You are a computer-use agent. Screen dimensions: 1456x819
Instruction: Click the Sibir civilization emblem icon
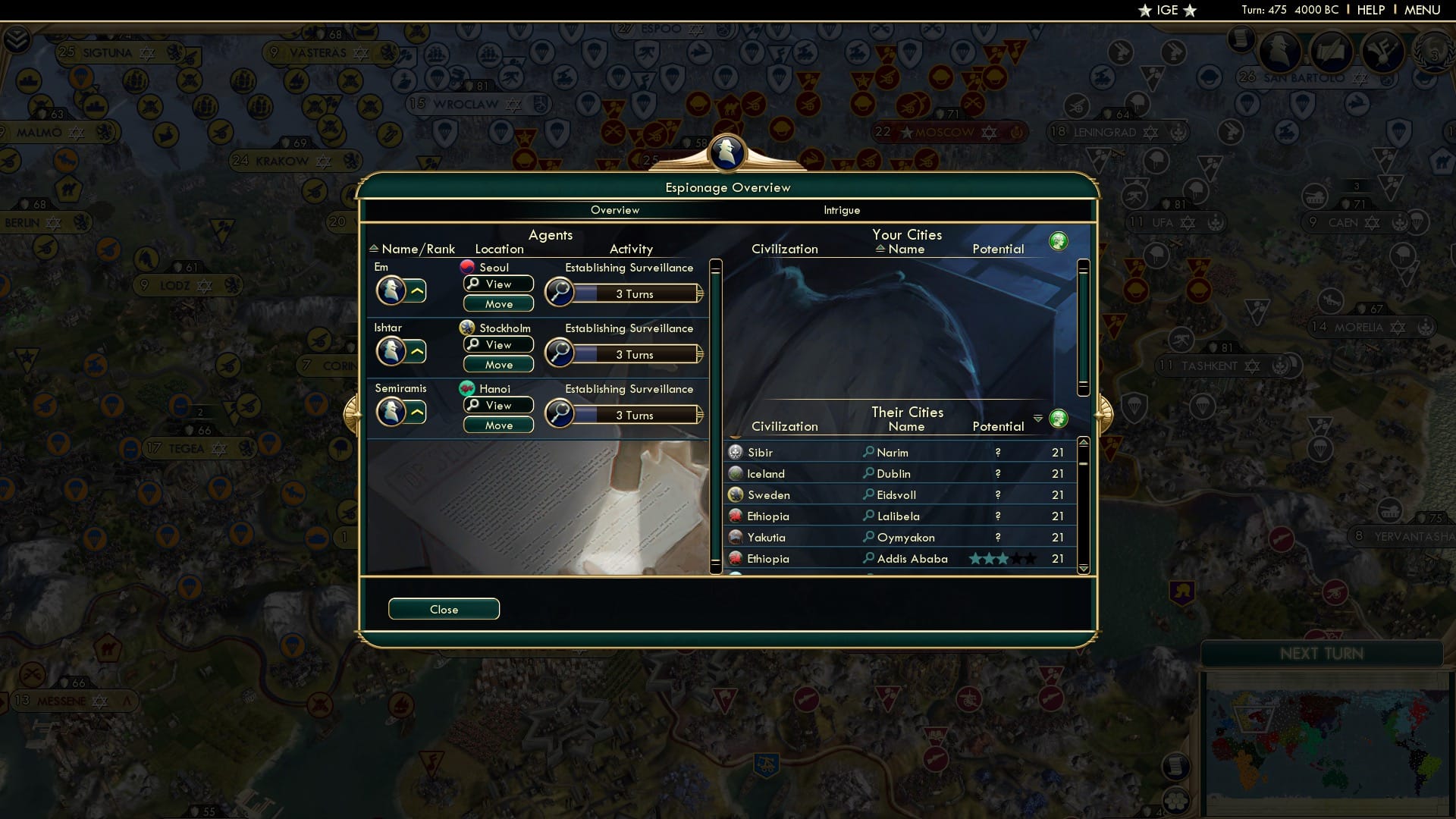[734, 452]
